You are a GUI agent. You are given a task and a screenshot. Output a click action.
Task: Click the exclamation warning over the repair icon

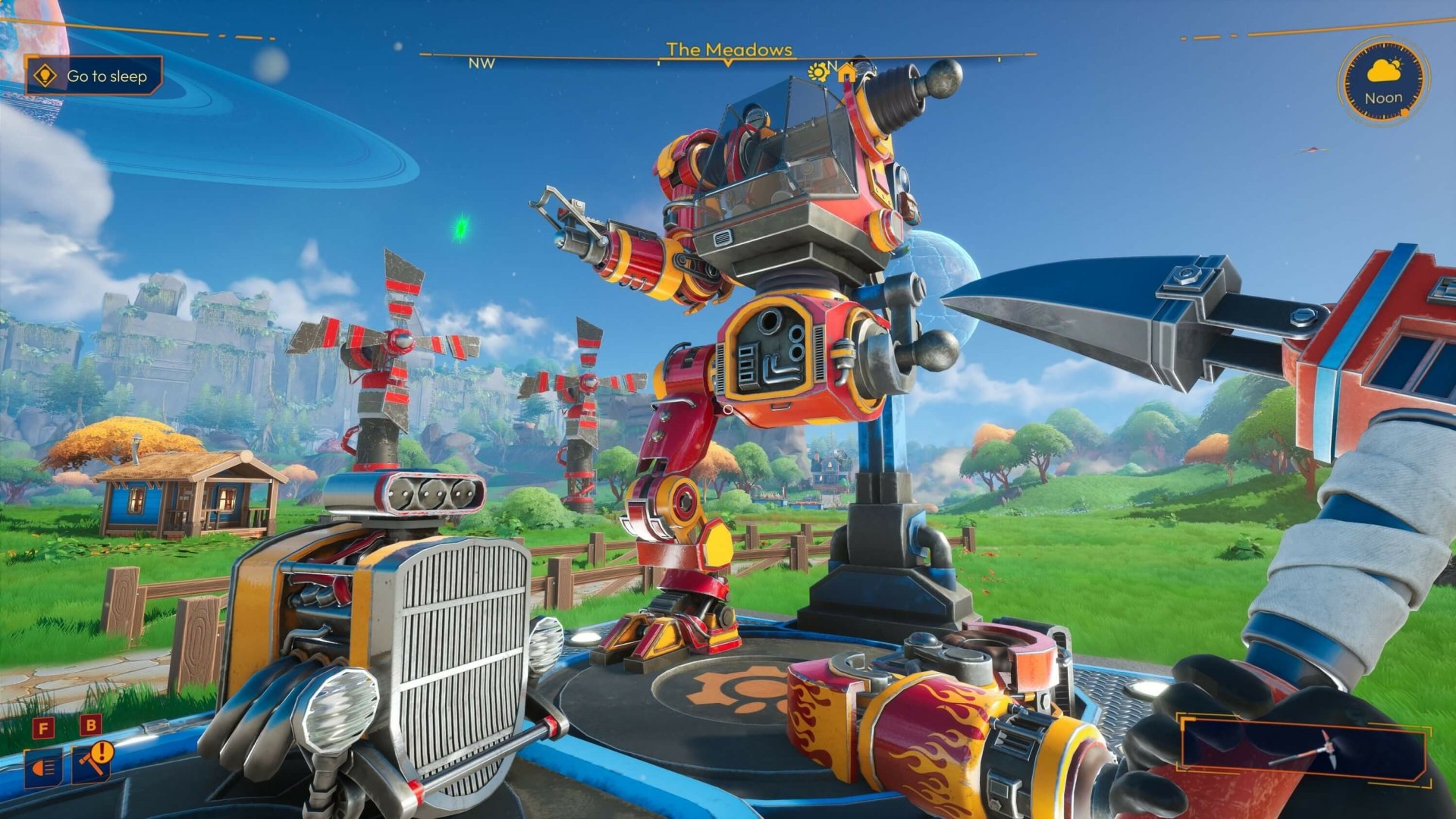pos(102,752)
